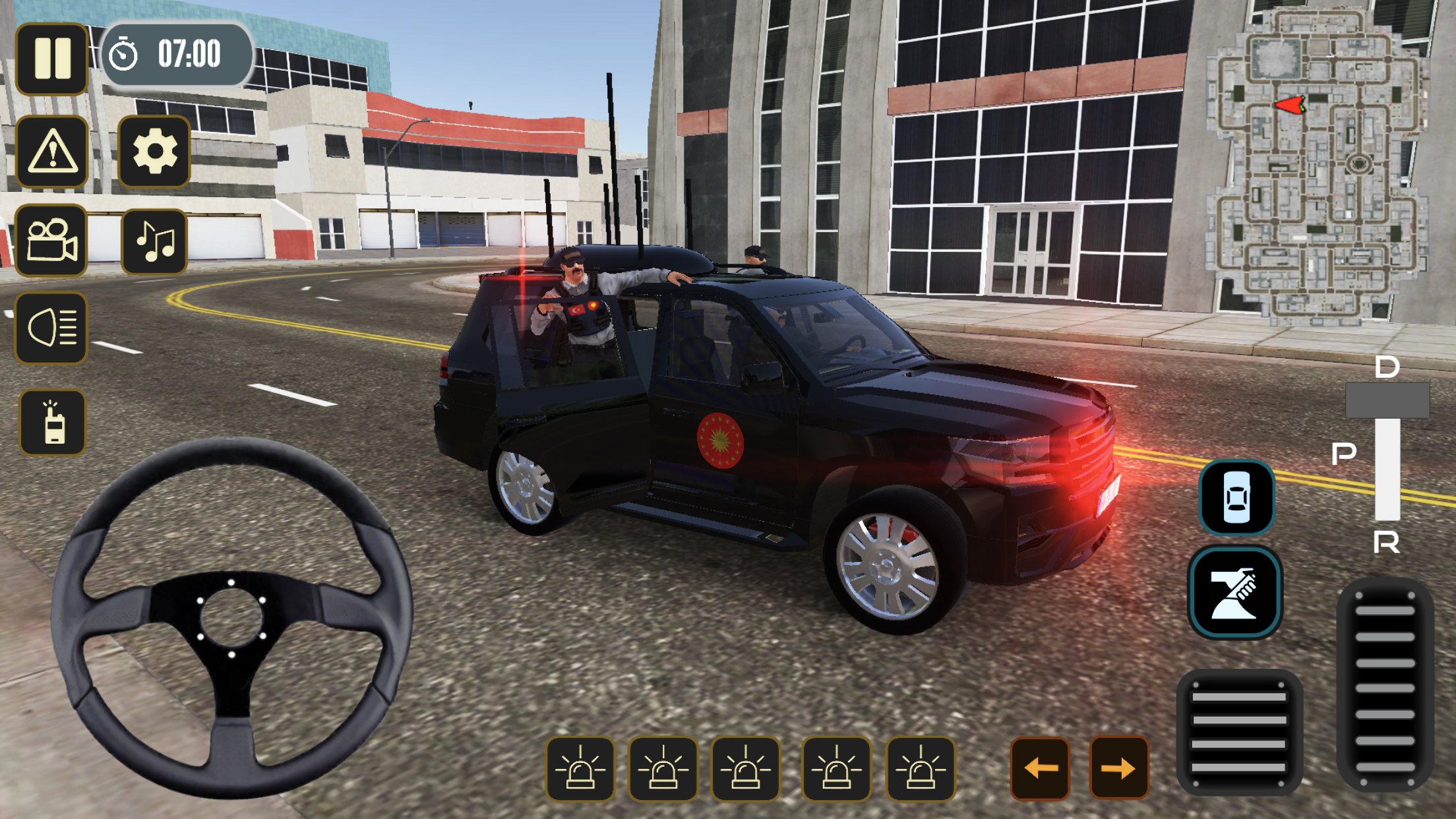Click the hazard warning triangle icon
1456x819 pixels.
(51, 152)
